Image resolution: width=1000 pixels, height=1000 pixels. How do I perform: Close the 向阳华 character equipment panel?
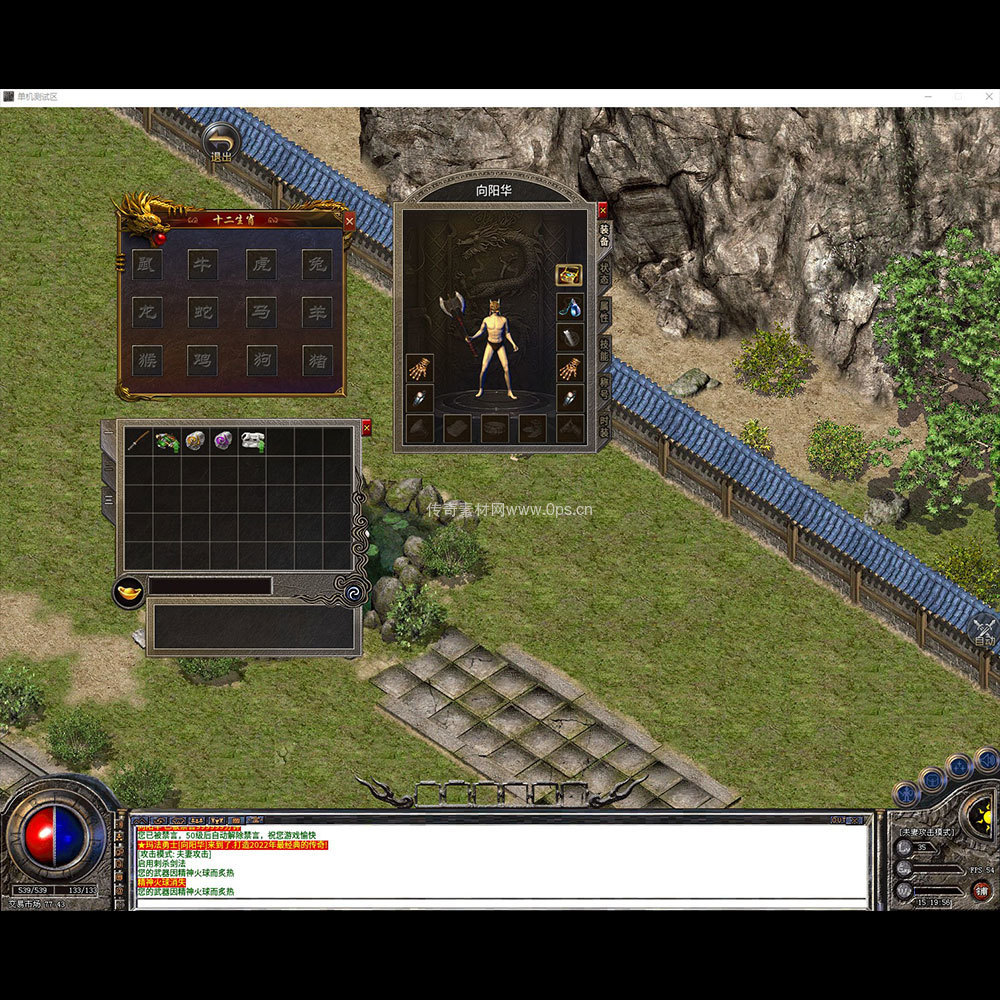click(x=602, y=210)
